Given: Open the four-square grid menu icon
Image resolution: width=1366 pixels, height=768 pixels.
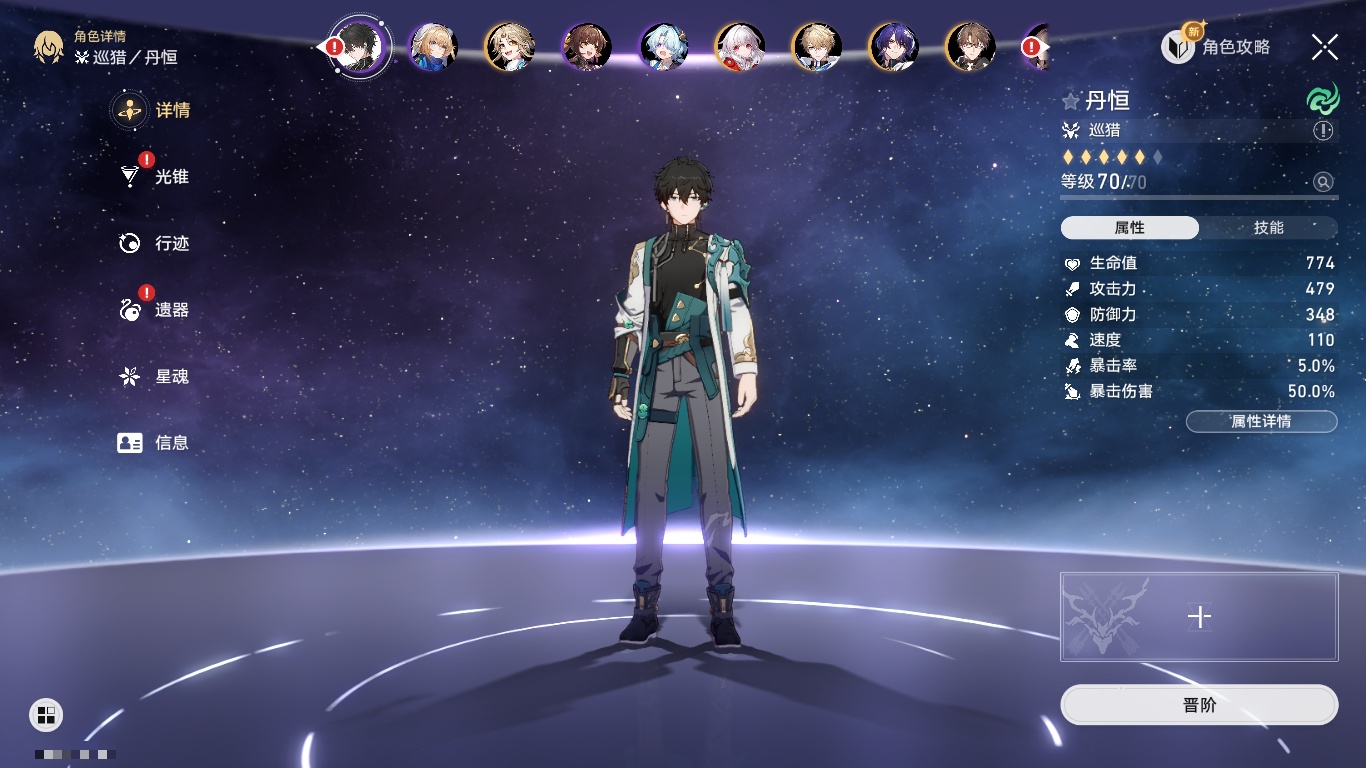Looking at the screenshot, I should tap(46, 714).
